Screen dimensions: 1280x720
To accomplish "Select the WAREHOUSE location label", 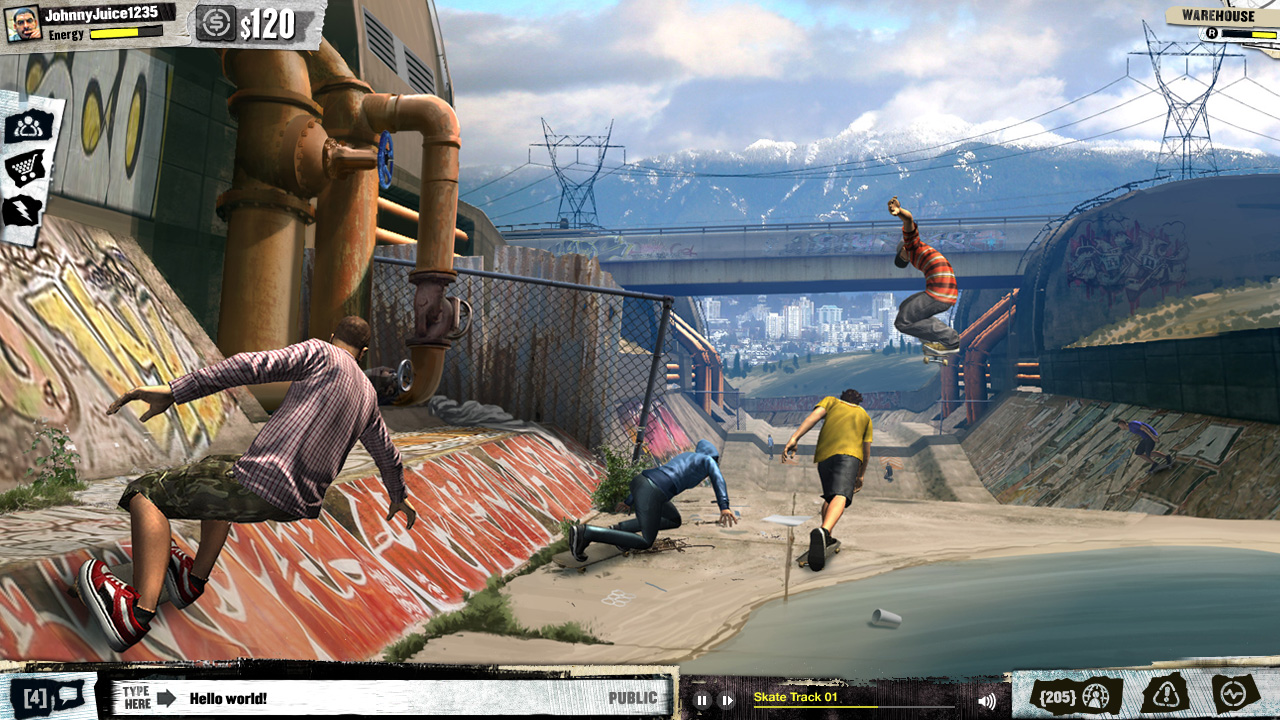I will click(1217, 16).
